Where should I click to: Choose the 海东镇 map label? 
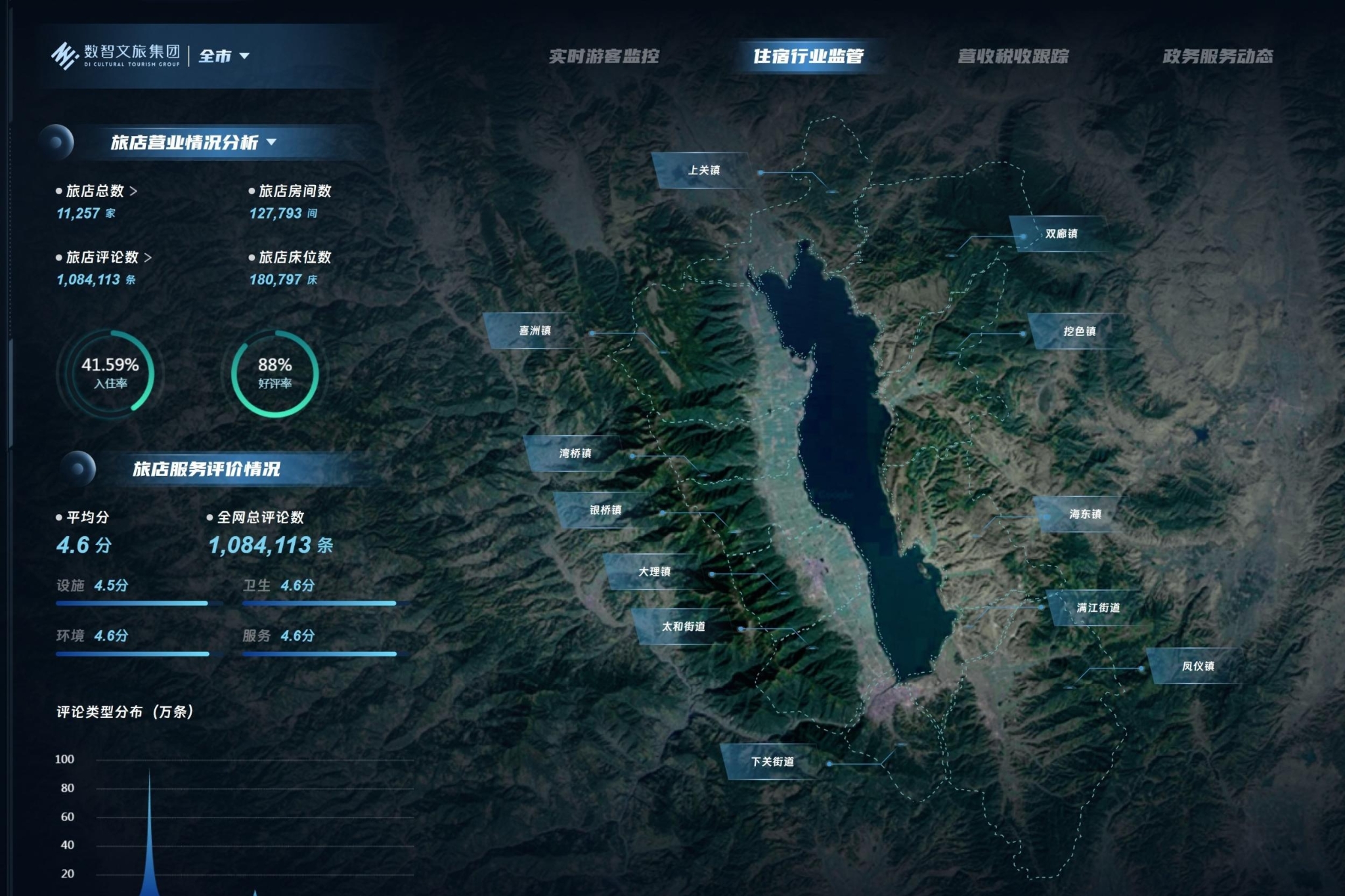pos(1084,514)
